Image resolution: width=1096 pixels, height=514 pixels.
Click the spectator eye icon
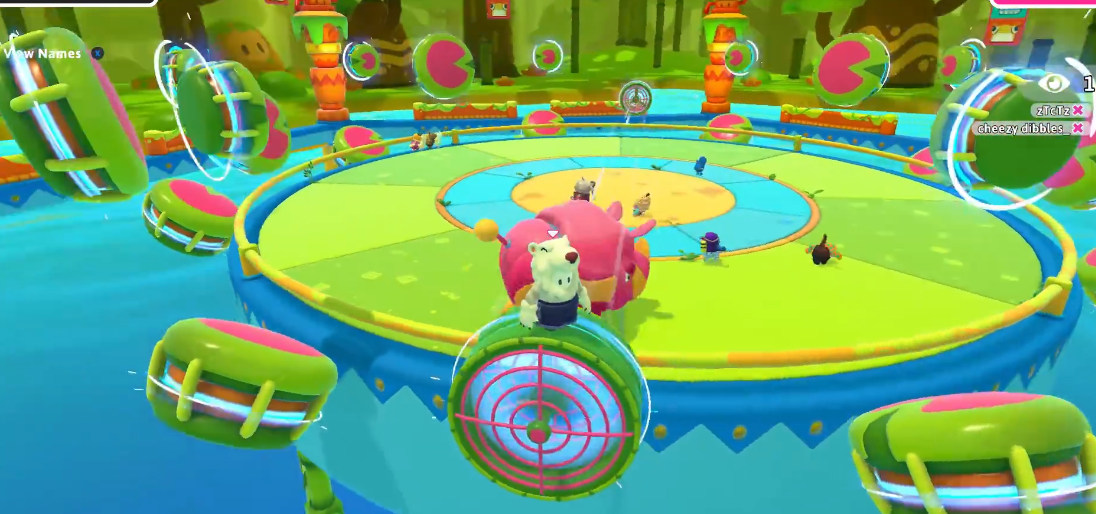click(1056, 83)
